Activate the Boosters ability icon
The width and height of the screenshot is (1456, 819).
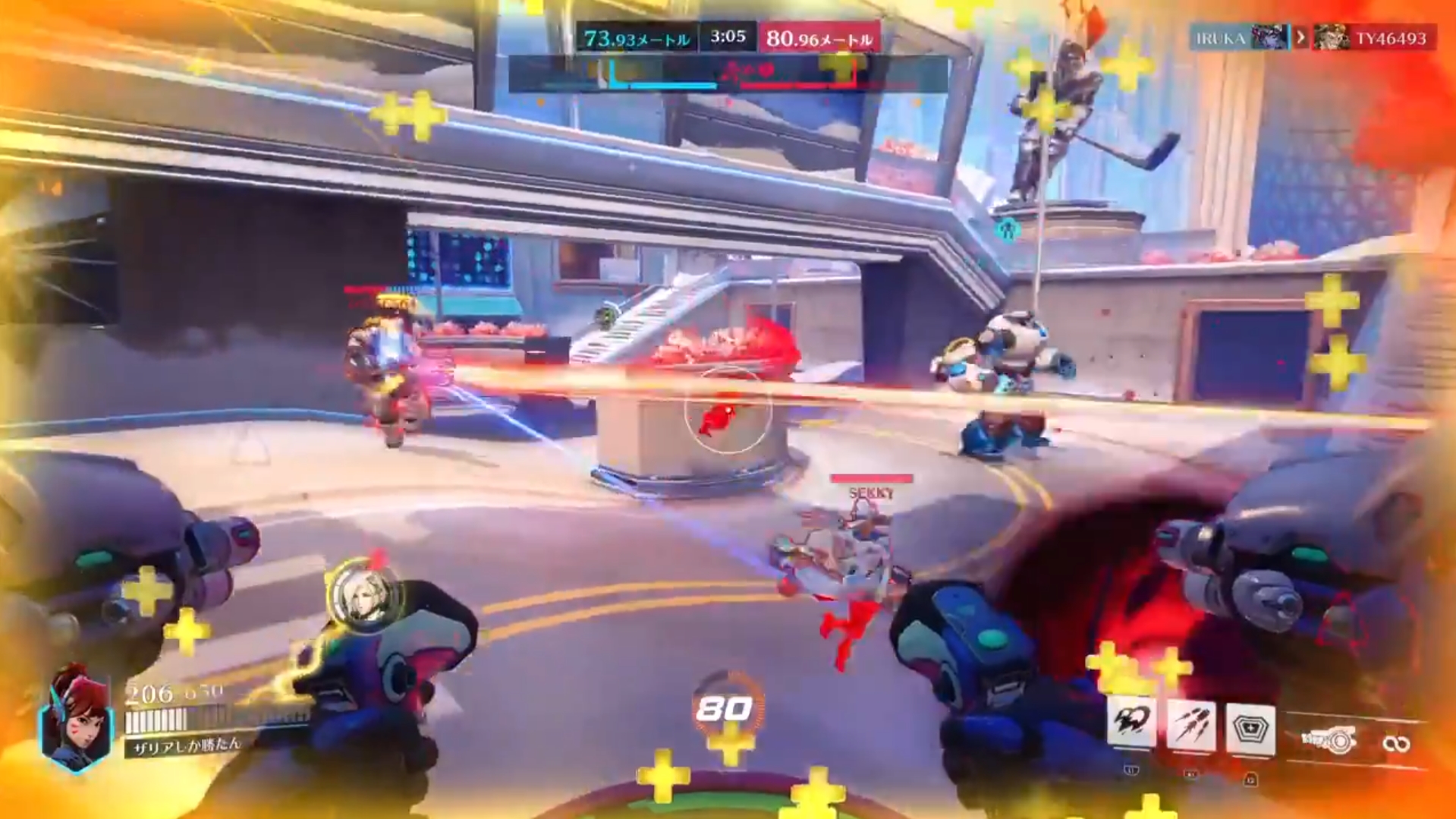tap(1131, 723)
